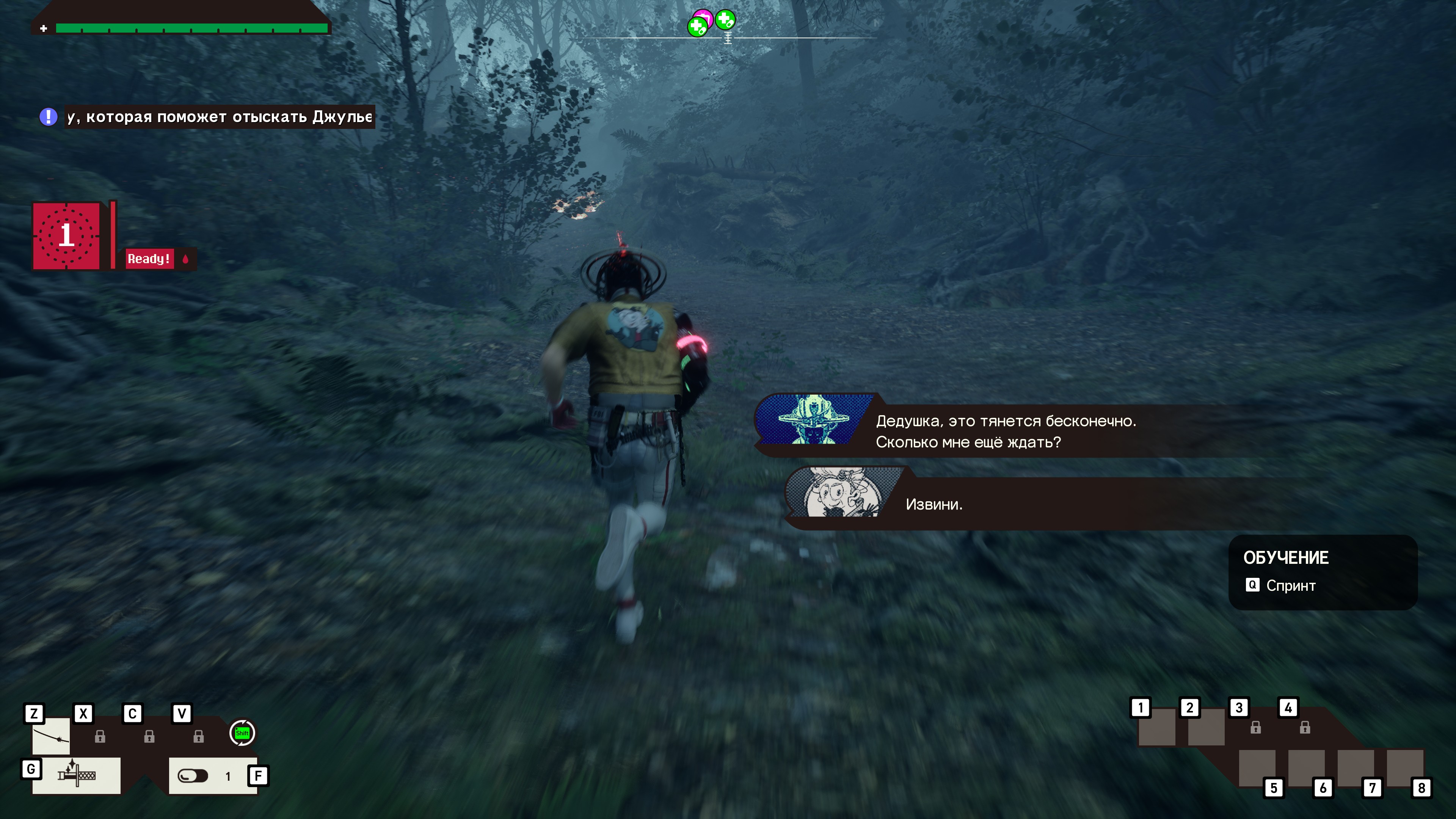Select the sword weapon slot labeled Z
Screen dimensions: 1456x819
[x=51, y=736]
